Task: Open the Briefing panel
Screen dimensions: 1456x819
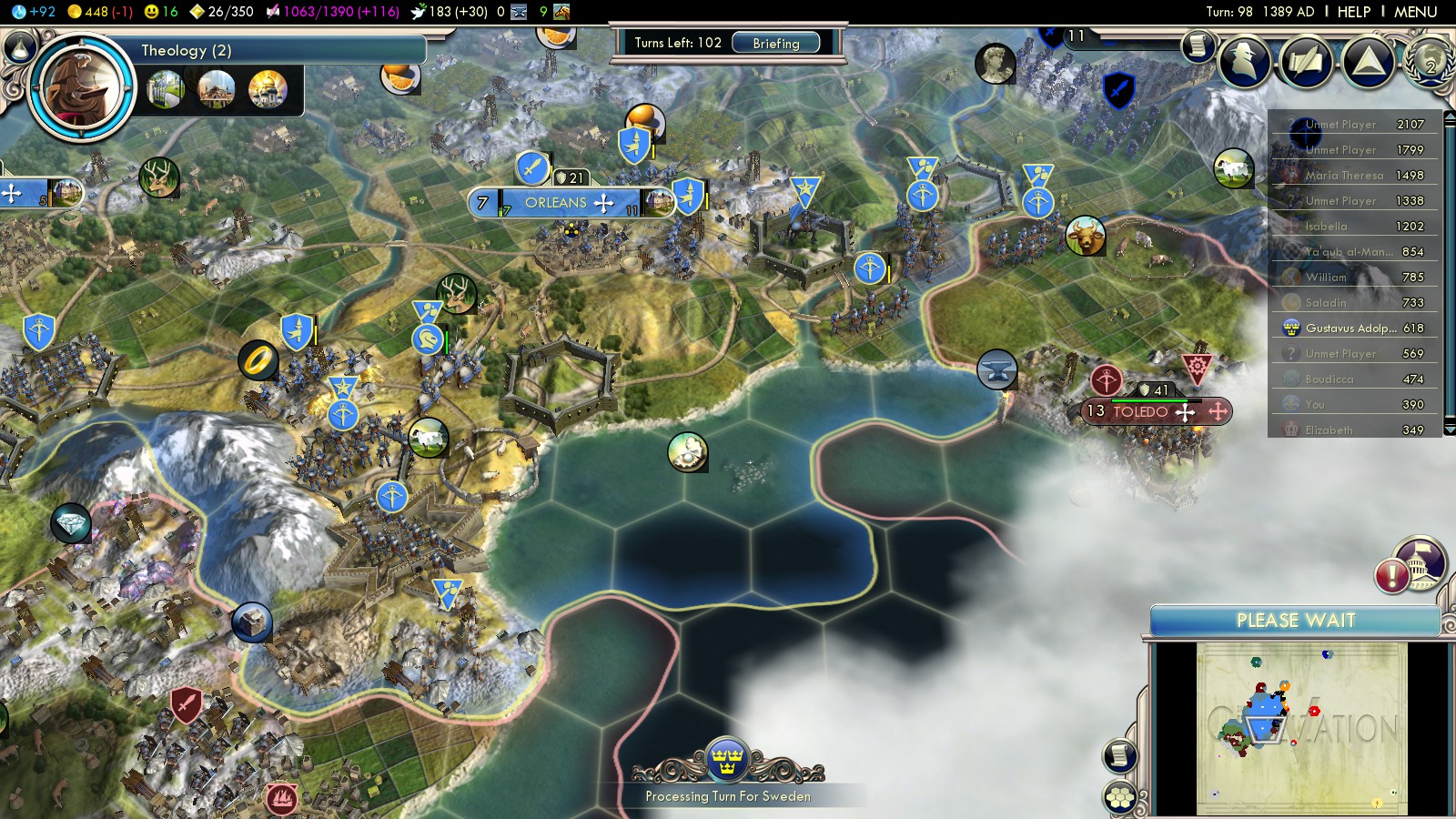Action: [x=775, y=43]
